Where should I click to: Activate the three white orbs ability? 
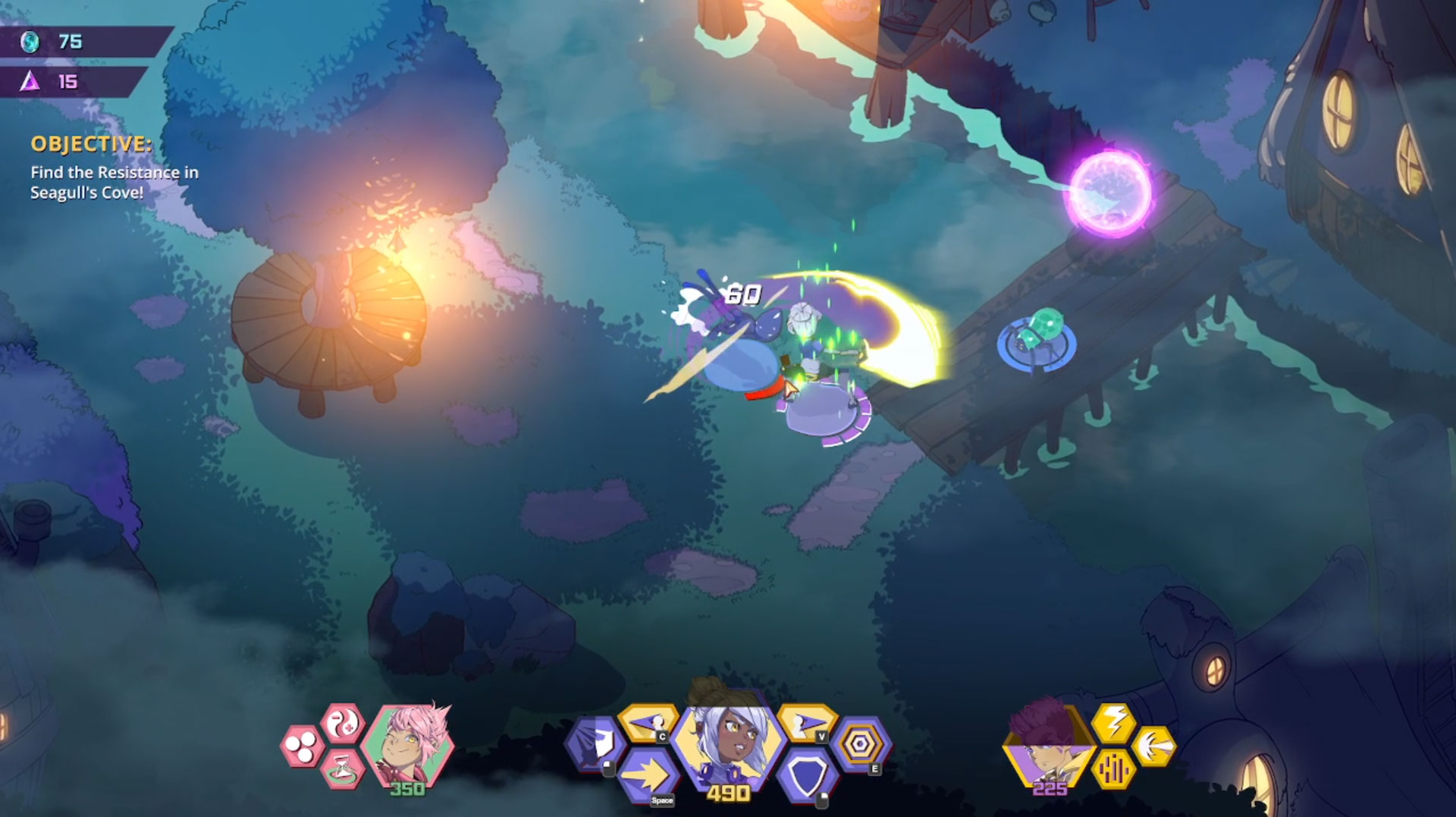(x=302, y=746)
